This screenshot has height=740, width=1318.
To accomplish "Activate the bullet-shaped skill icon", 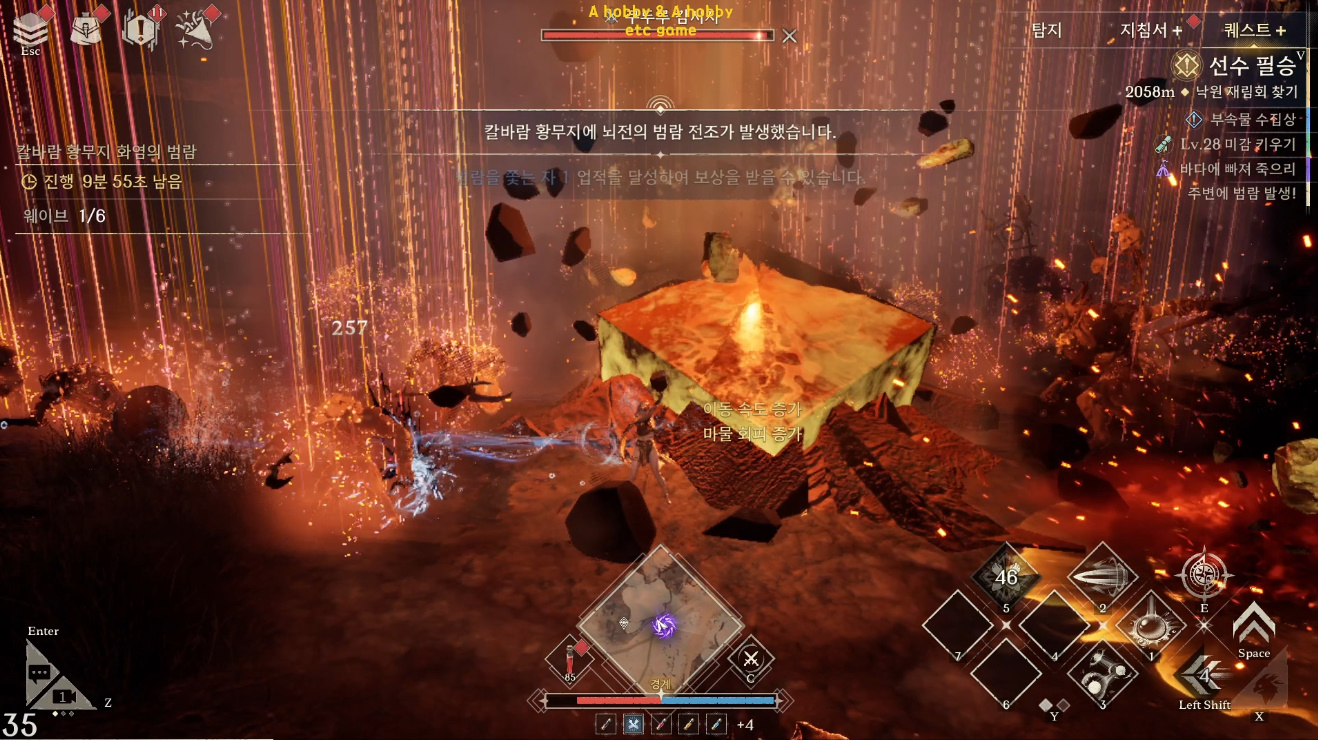I will [x=1102, y=577].
